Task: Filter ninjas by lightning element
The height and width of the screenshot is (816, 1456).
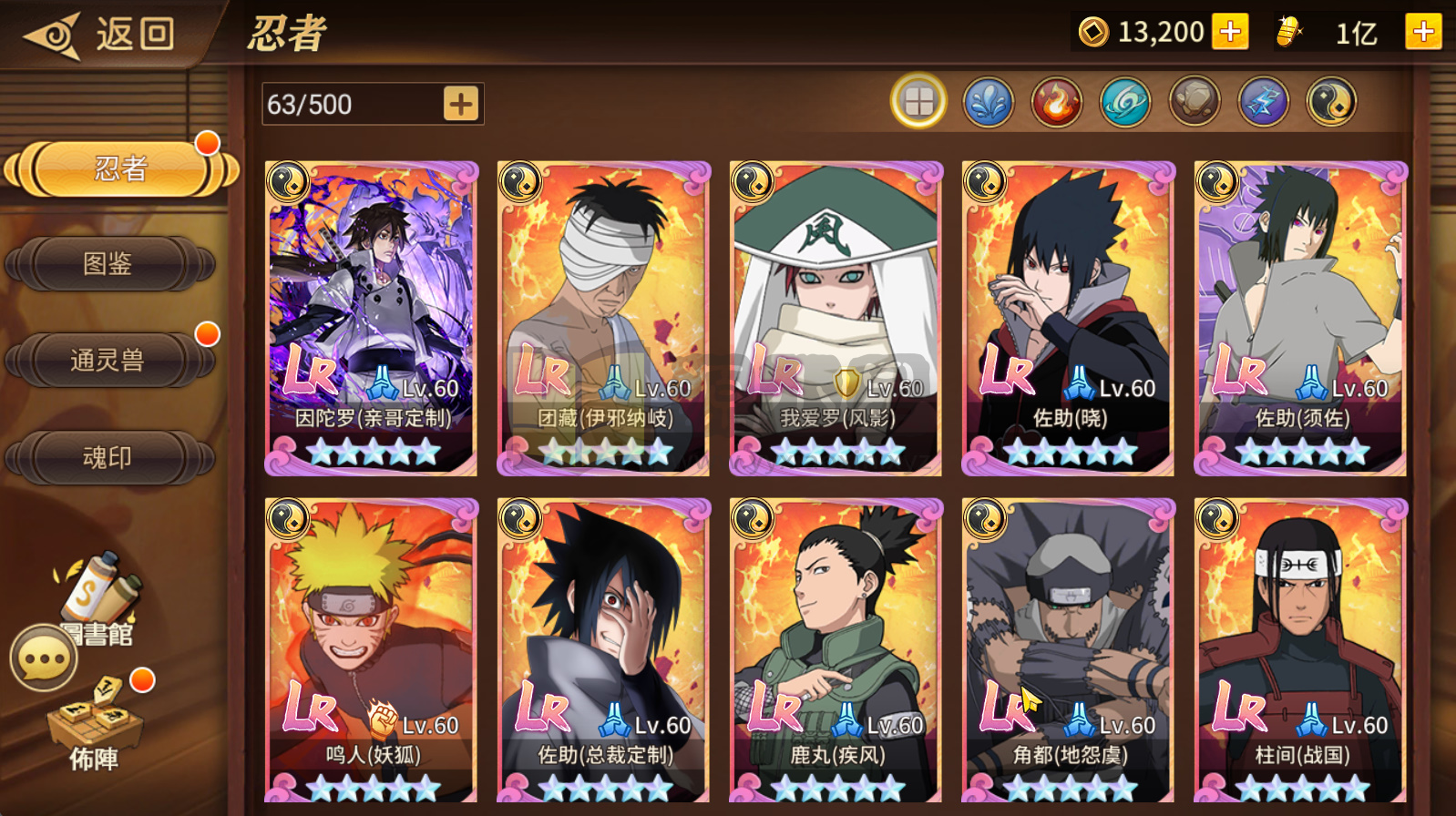Action: coord(1263,101)
